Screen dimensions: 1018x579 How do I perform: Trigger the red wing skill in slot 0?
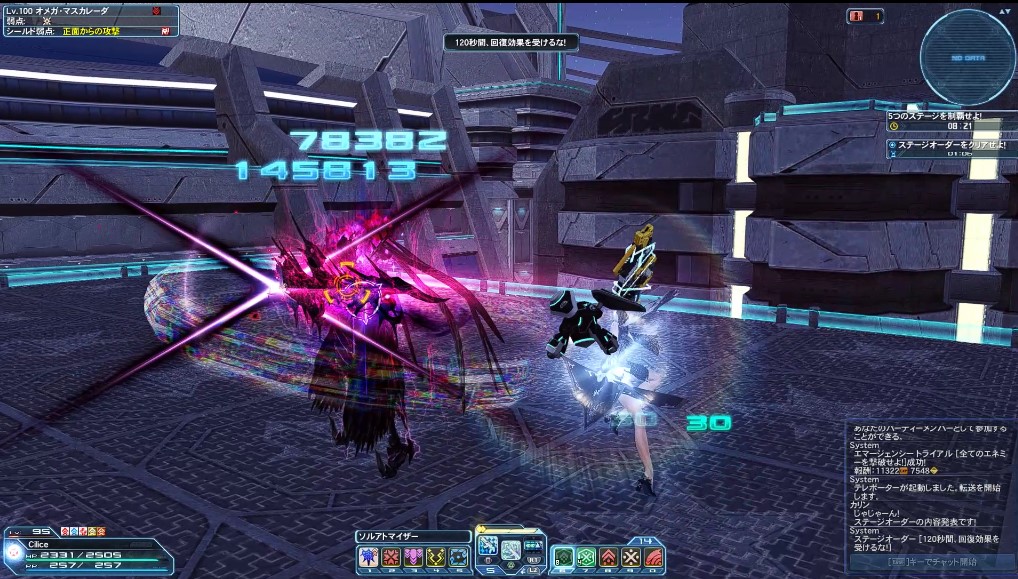653,557
